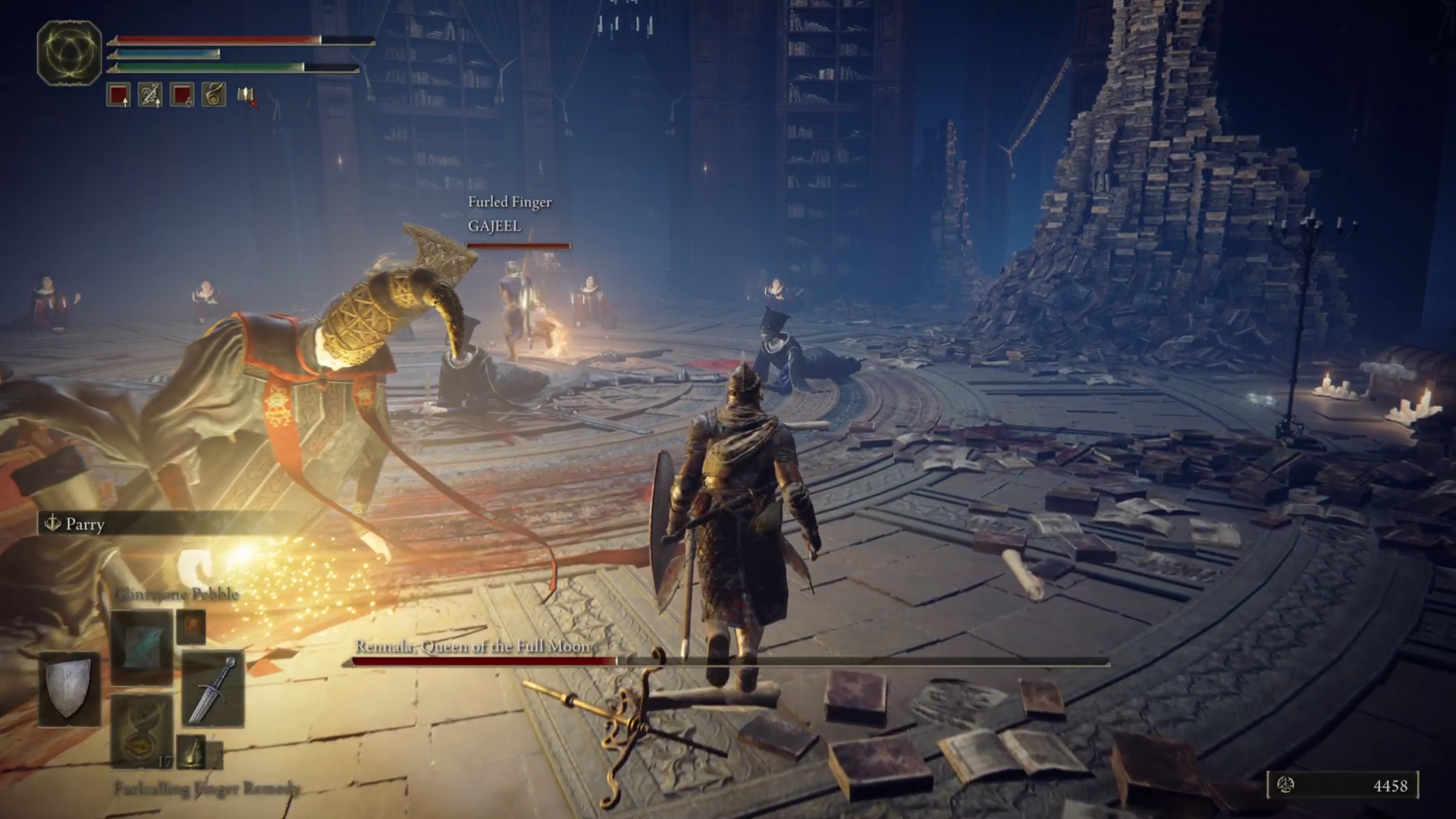Image resolution: width=1456 pixels, height=819 pixels.
Task: Select the small slot right of the spell
Action: (x=191, y=627)
